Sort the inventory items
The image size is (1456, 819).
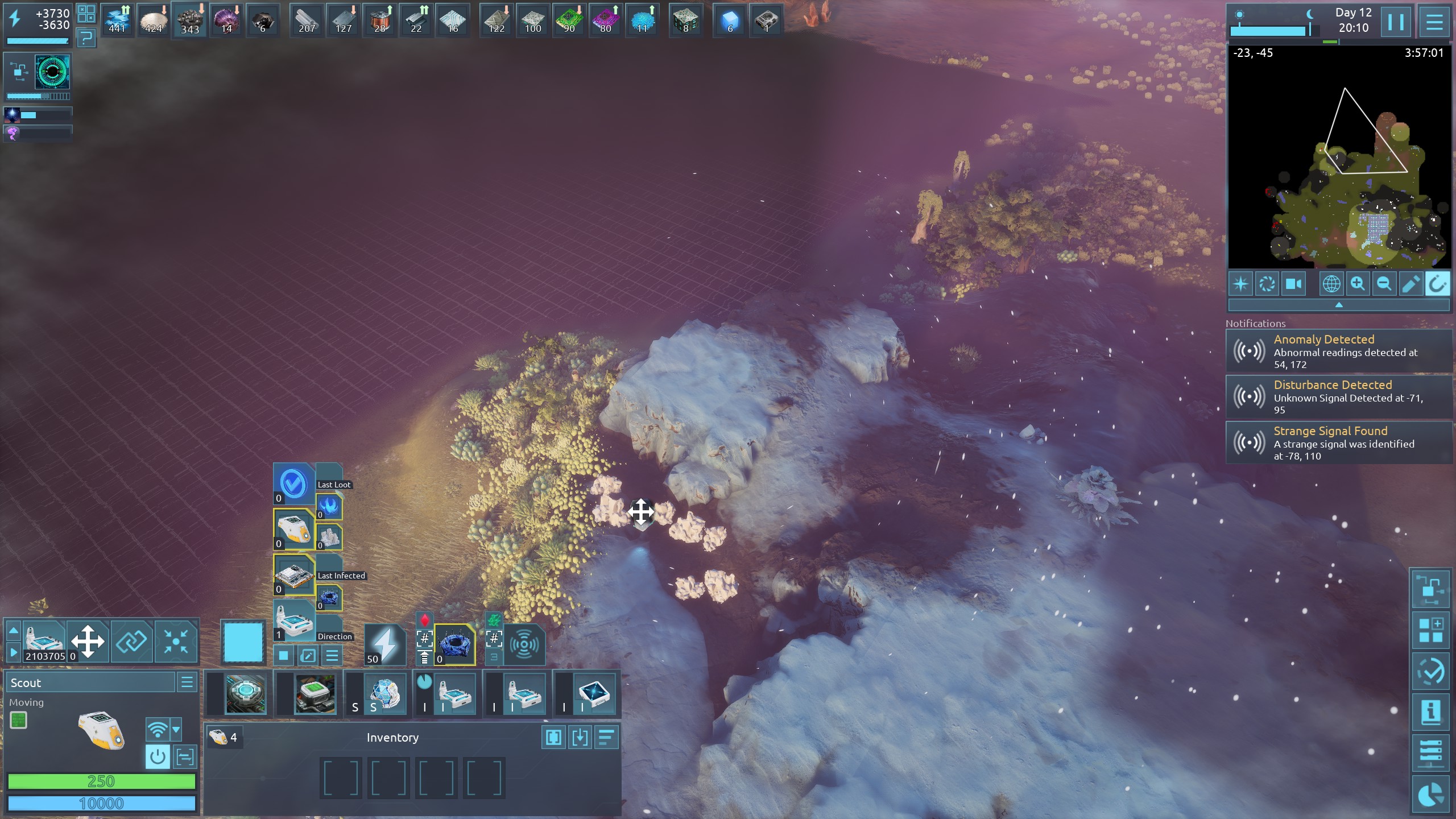(x=606, y=738)
